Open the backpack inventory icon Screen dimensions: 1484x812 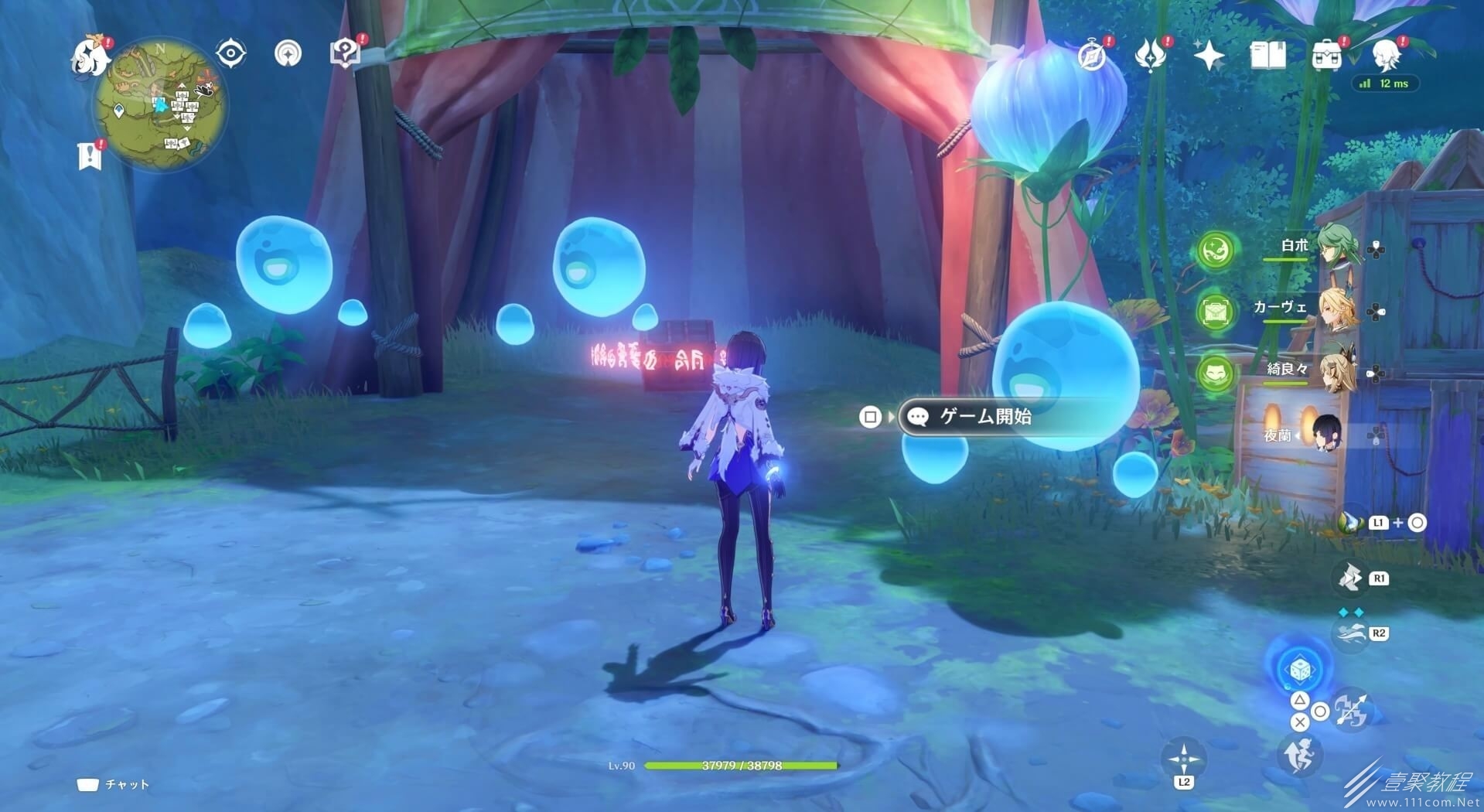1326,56
